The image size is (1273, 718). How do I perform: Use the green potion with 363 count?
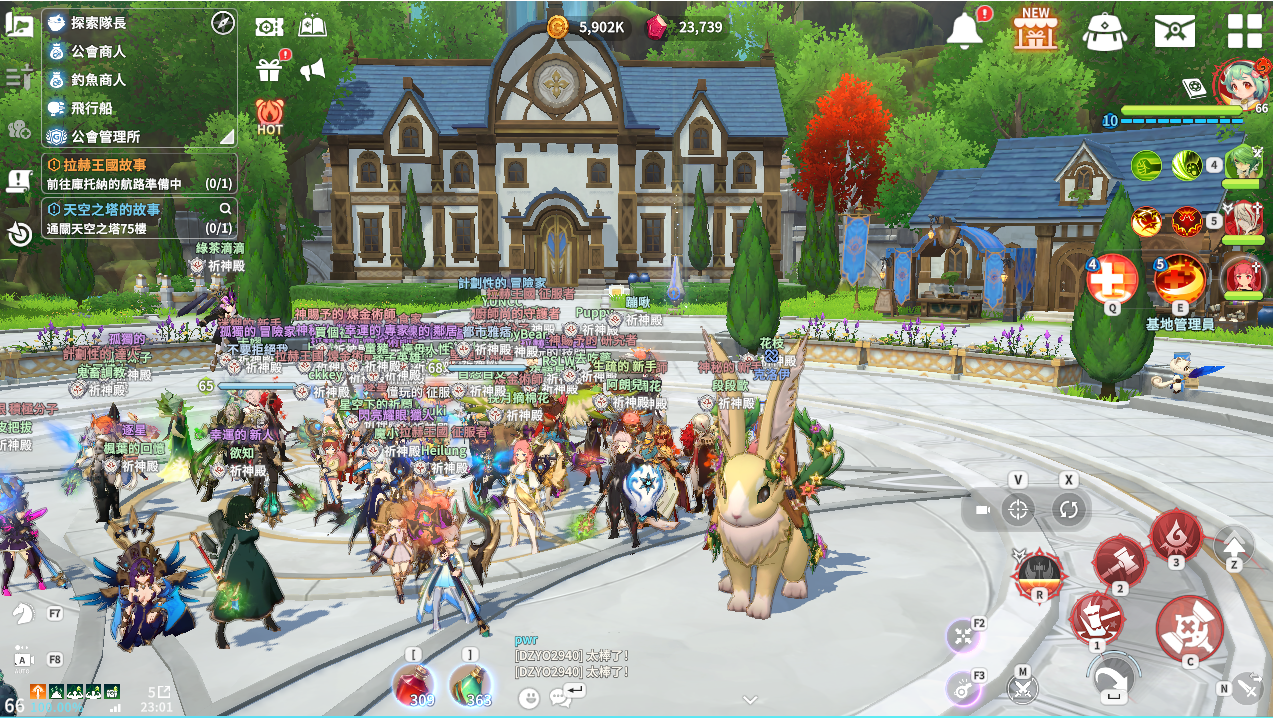[x=470, y=685]
